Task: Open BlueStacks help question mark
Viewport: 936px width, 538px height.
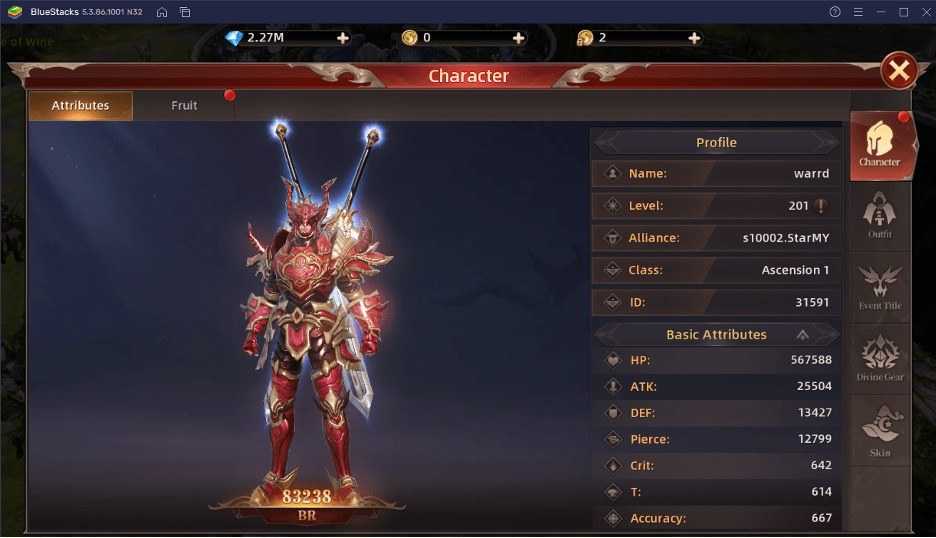Action: [835, 12]
